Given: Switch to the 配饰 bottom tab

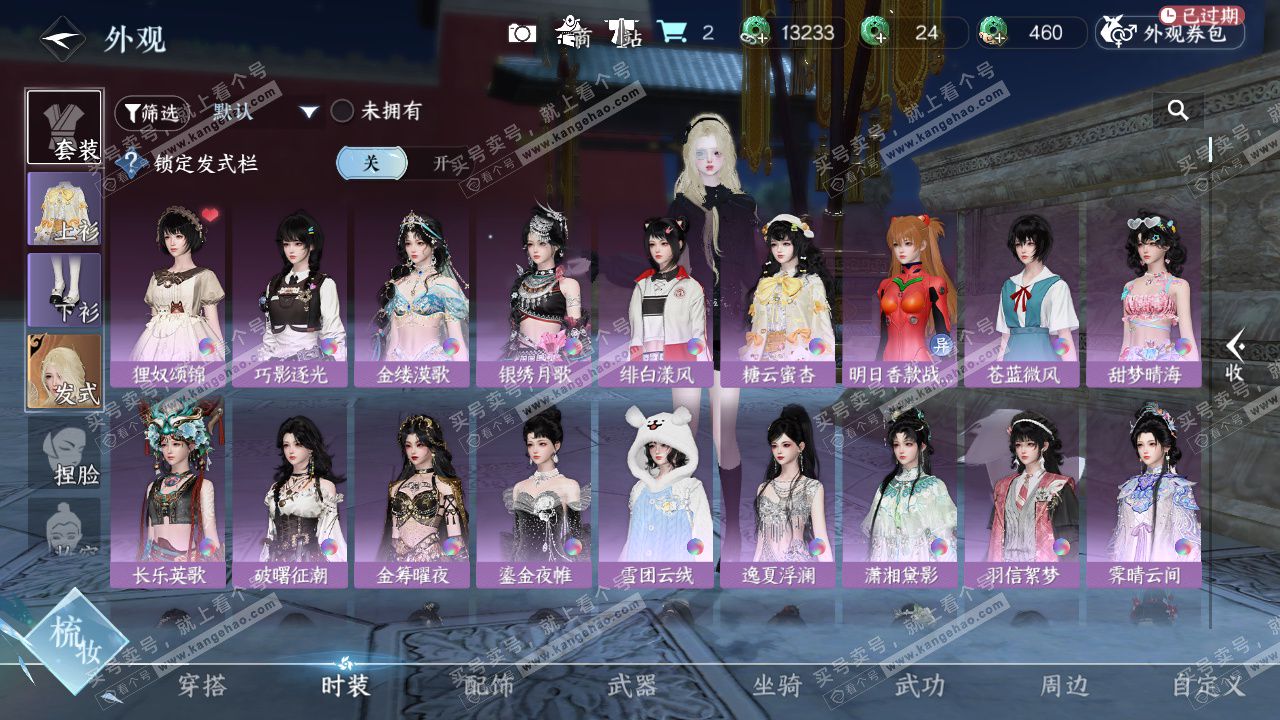Looking at the screenshot, I should click(x=489, y=685).
